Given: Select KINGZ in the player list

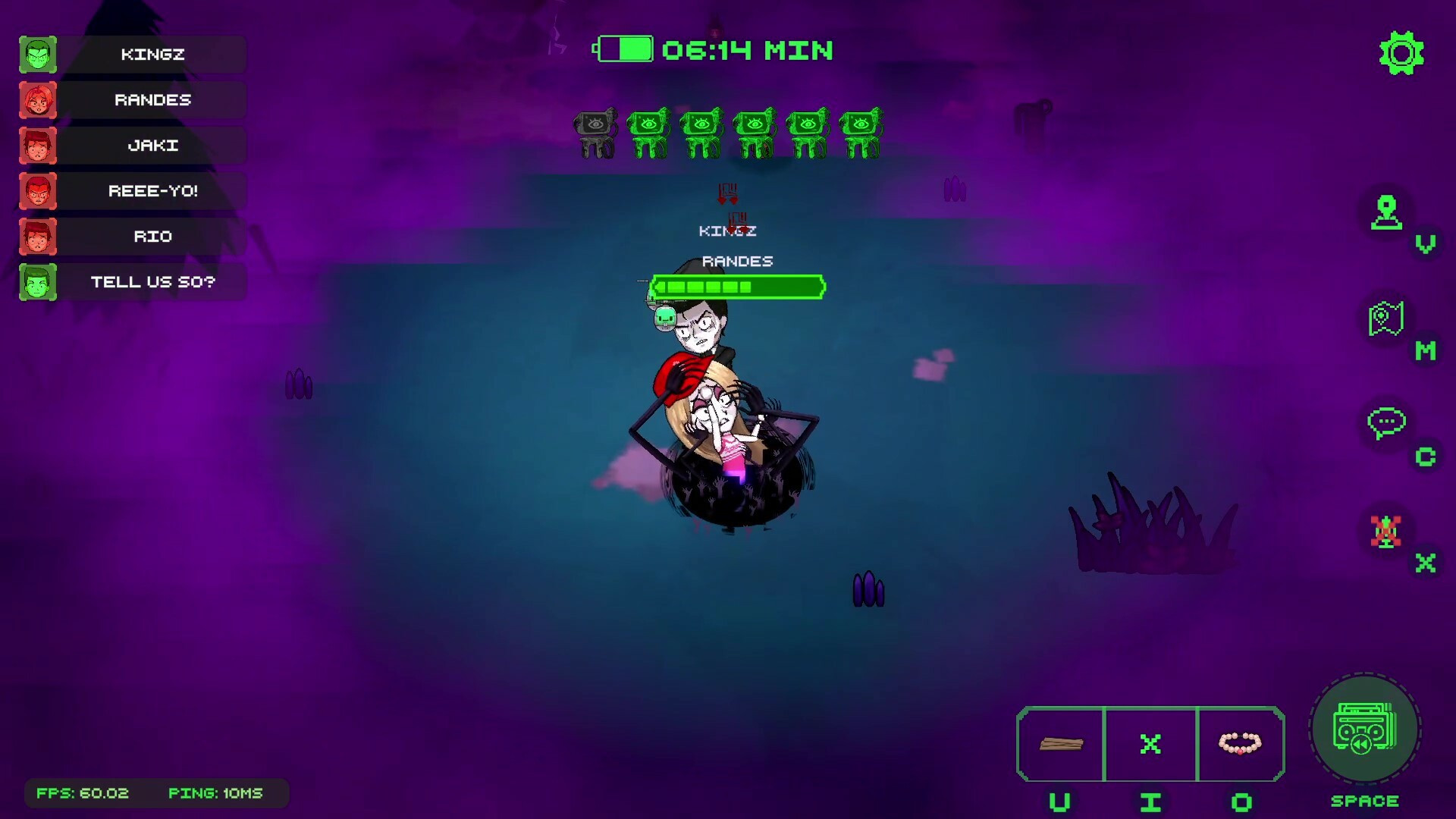Looking at the screenshot, I should pyautogui.click(x=152, y=55).
